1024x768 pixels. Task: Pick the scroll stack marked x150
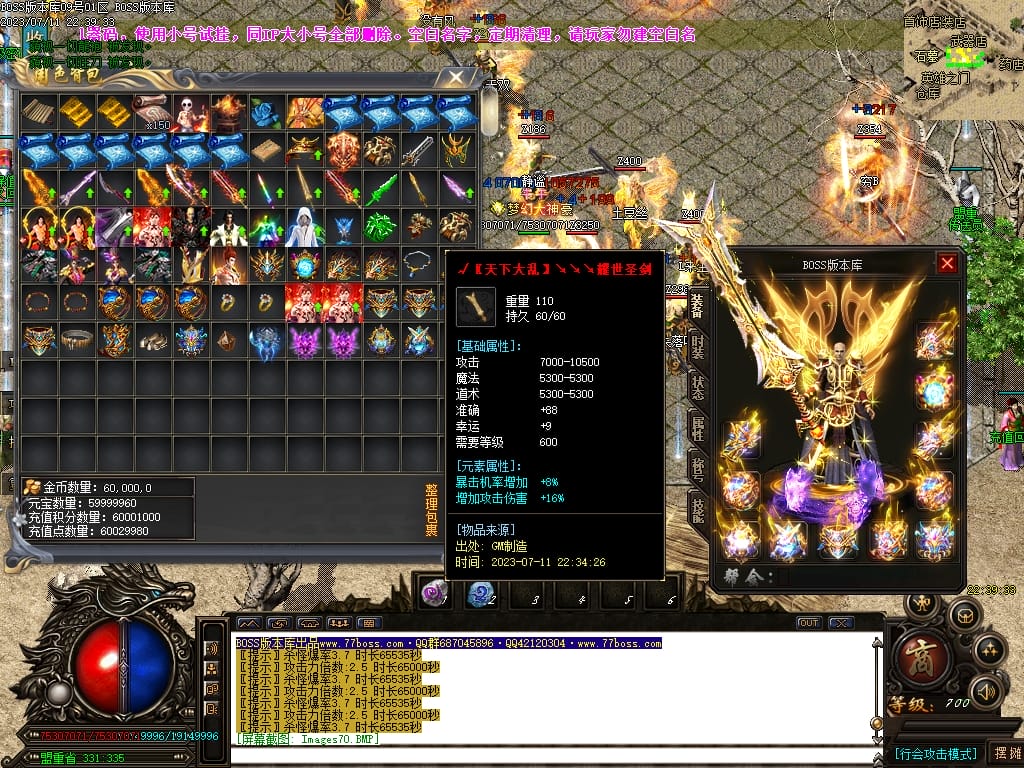pos(153,112)
